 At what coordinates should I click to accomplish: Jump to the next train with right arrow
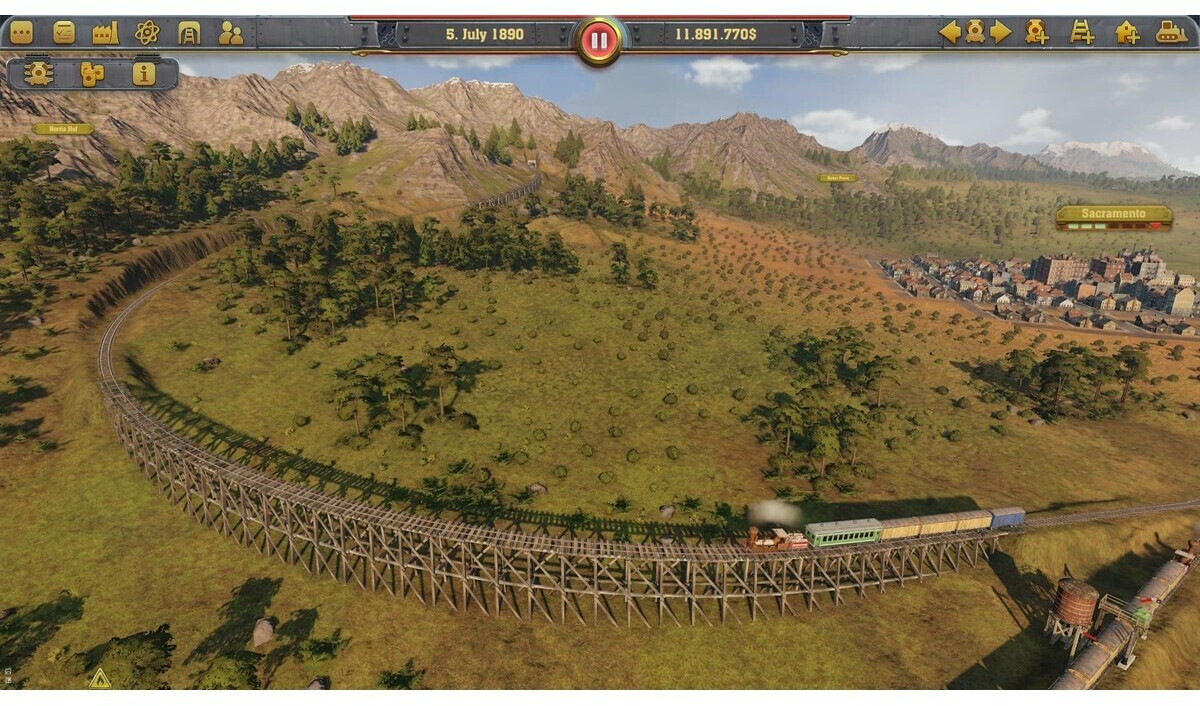(1001, 32)
